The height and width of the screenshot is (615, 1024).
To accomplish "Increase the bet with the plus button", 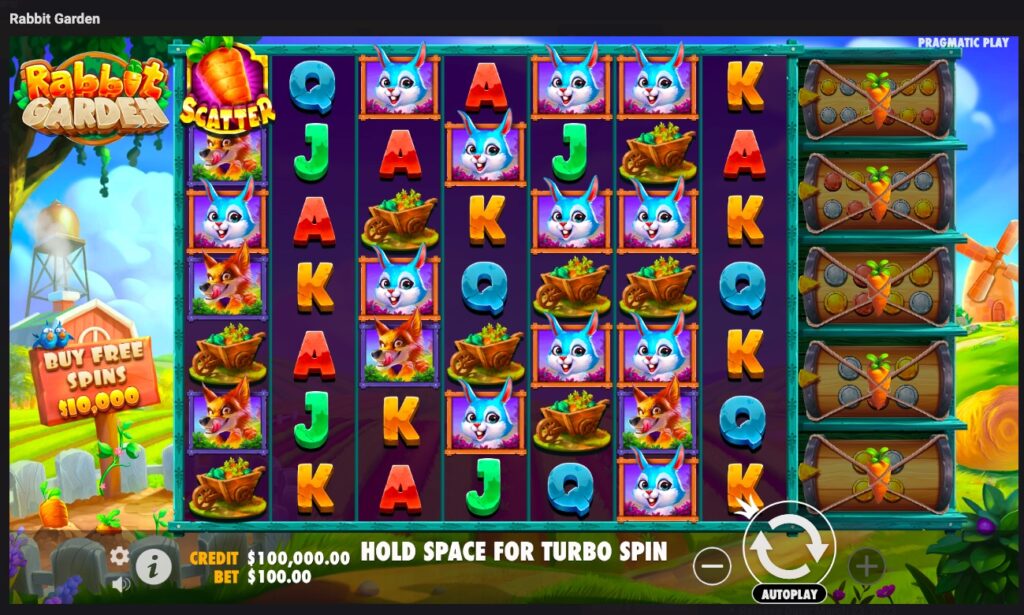I will point(866,567).
